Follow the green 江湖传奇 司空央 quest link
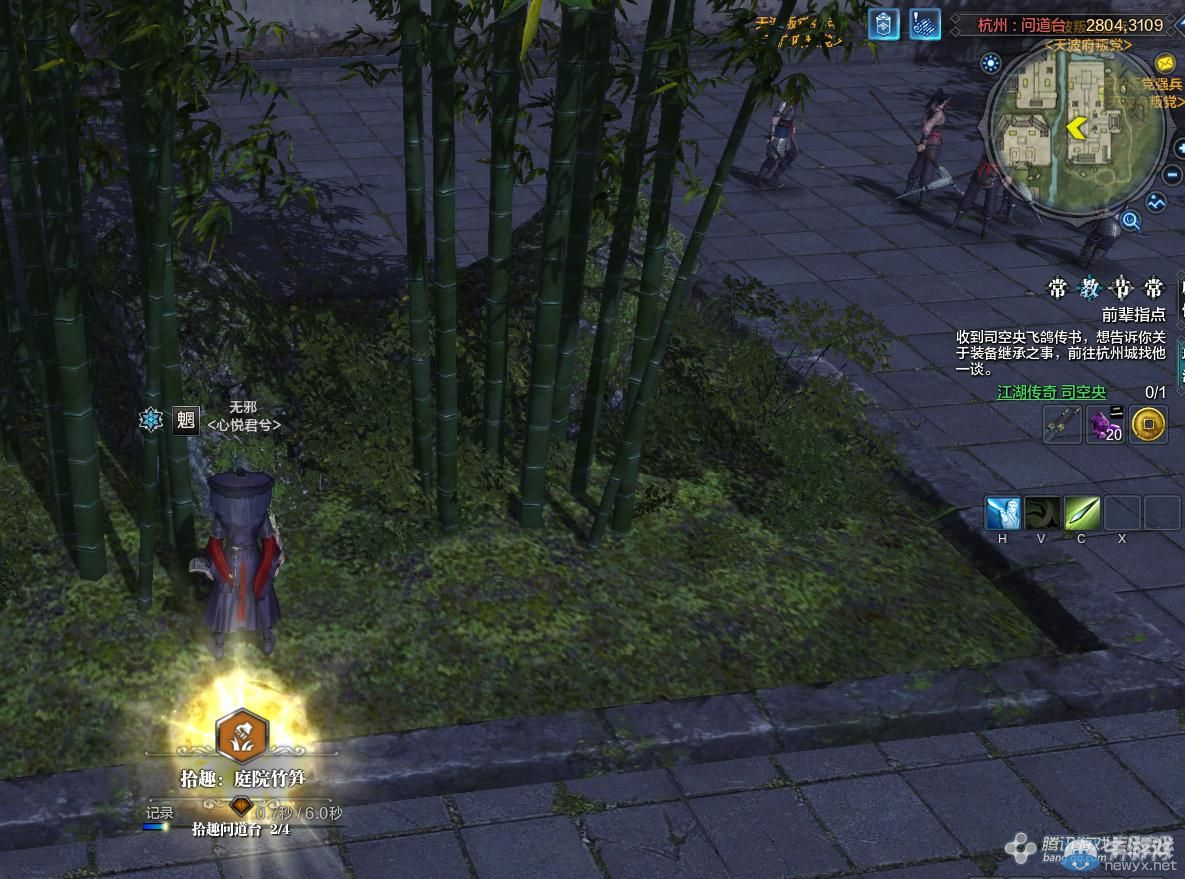 coord(1051,393)
